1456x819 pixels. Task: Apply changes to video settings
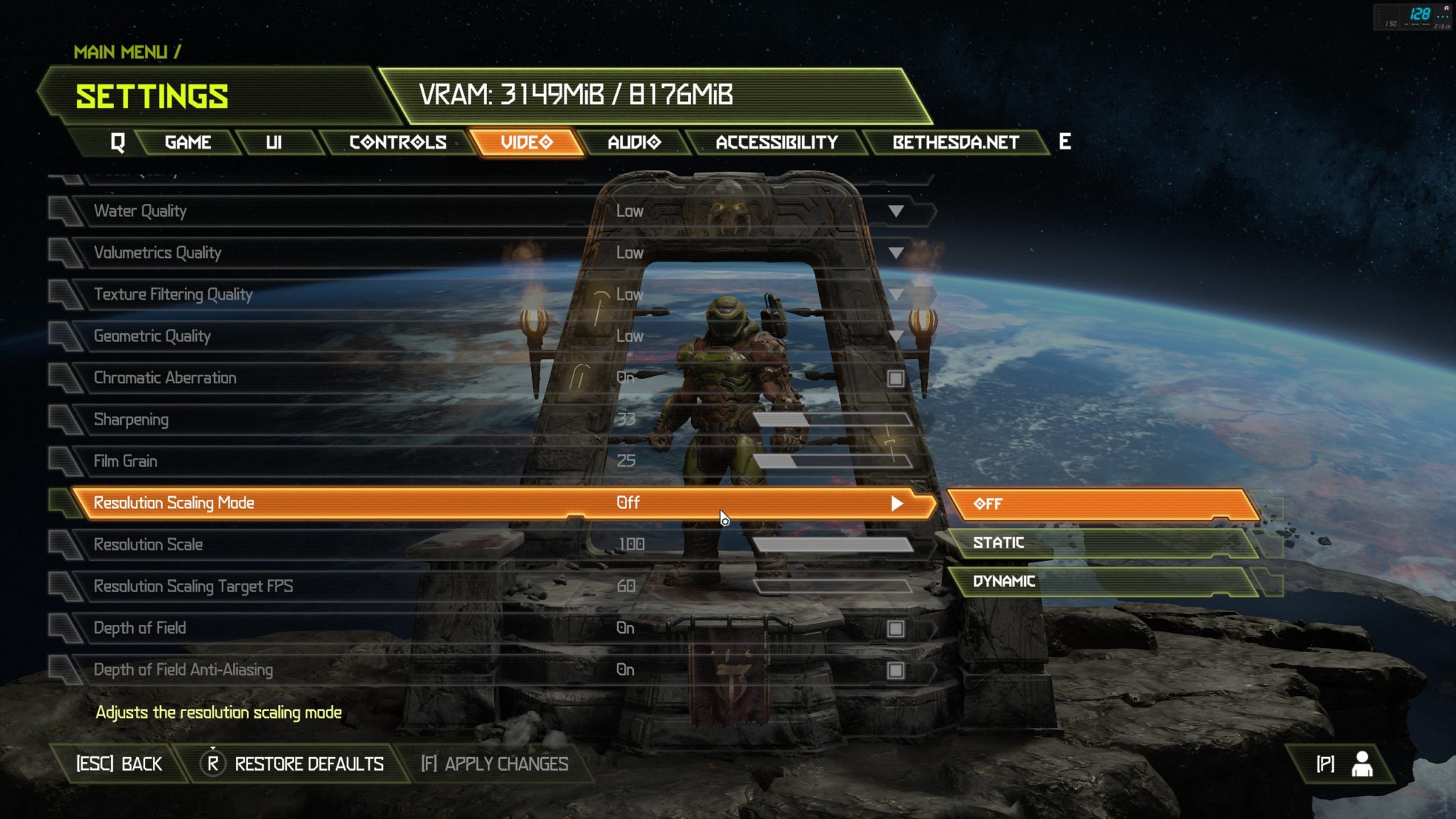tap(495, 764)
